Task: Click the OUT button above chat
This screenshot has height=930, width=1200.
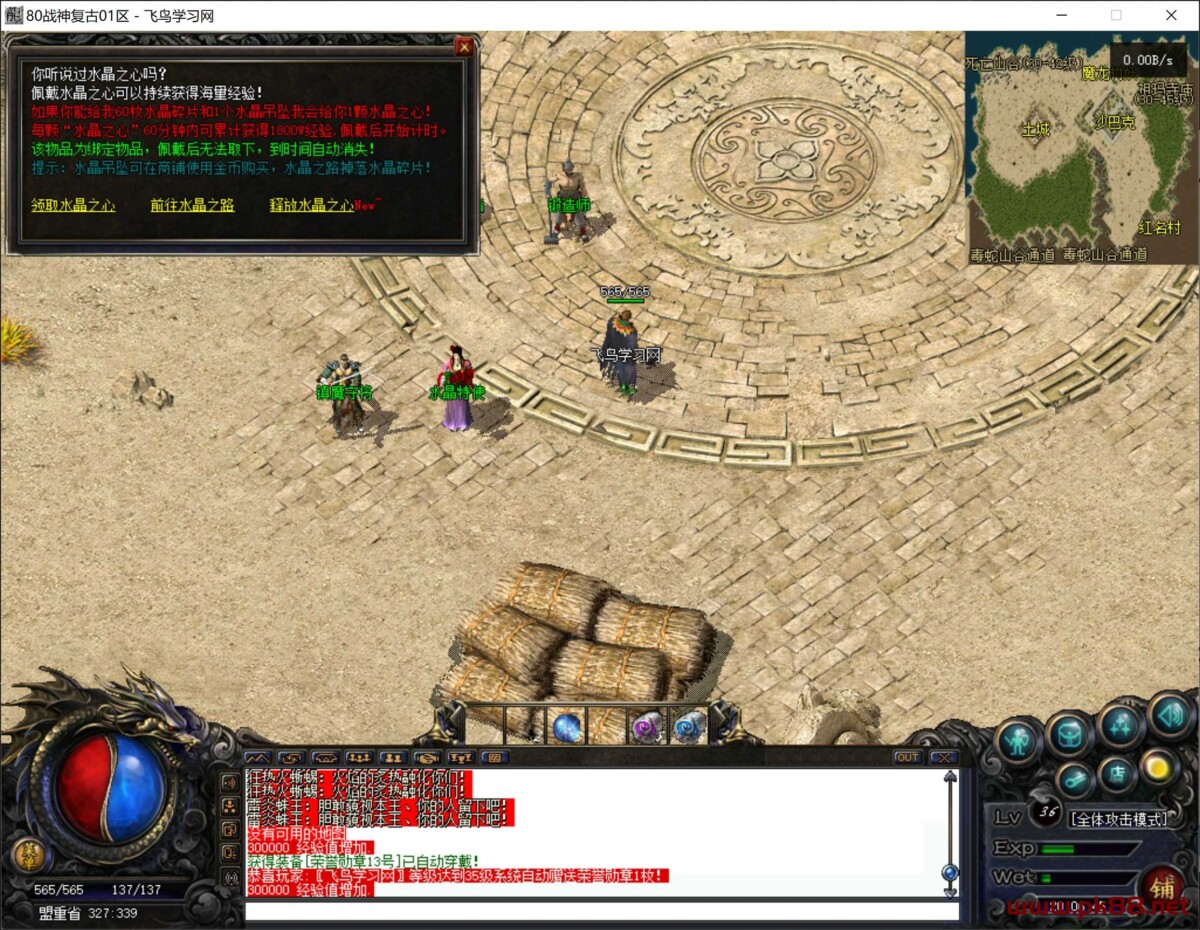Action: 907,757
